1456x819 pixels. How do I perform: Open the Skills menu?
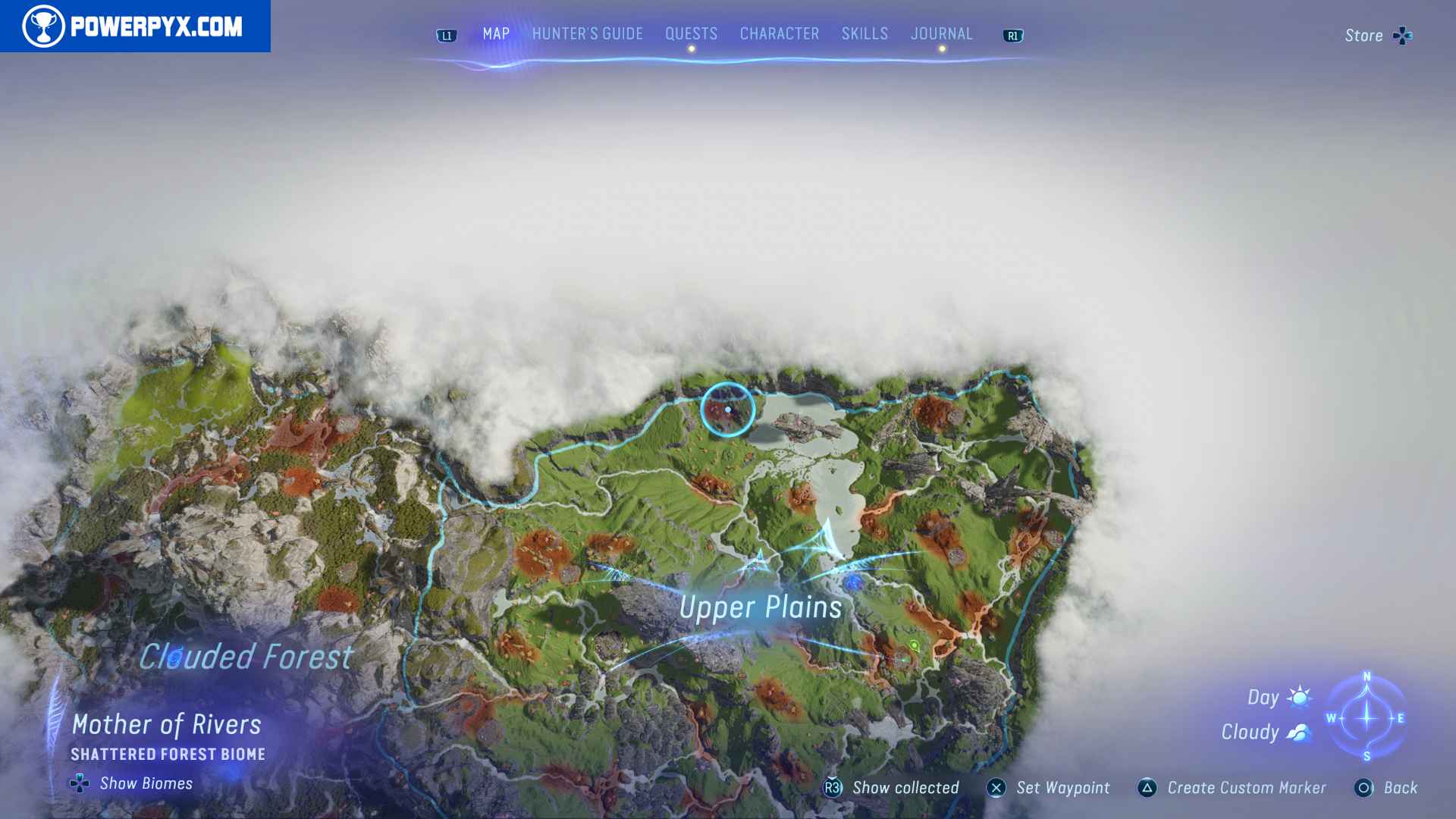(x=864, y=33)
